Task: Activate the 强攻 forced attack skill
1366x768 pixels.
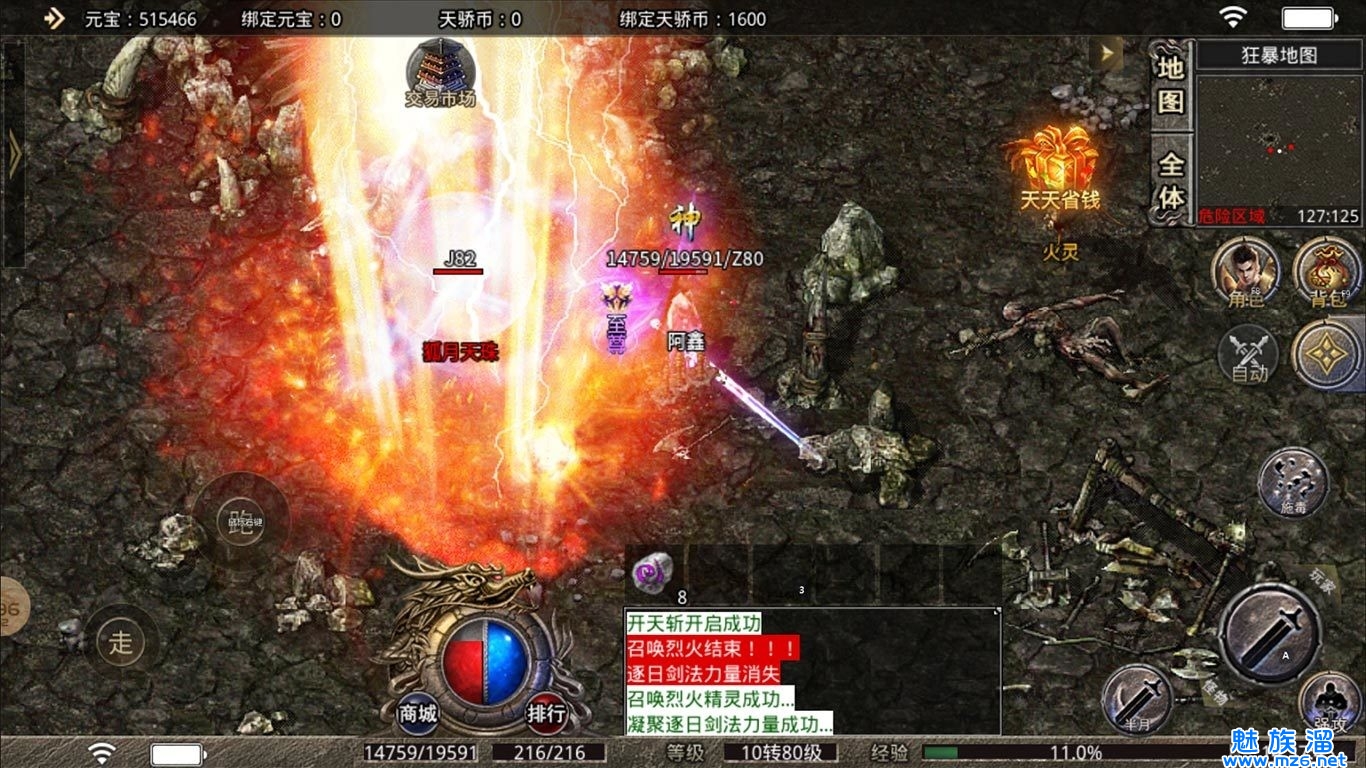Action: 1331,704
